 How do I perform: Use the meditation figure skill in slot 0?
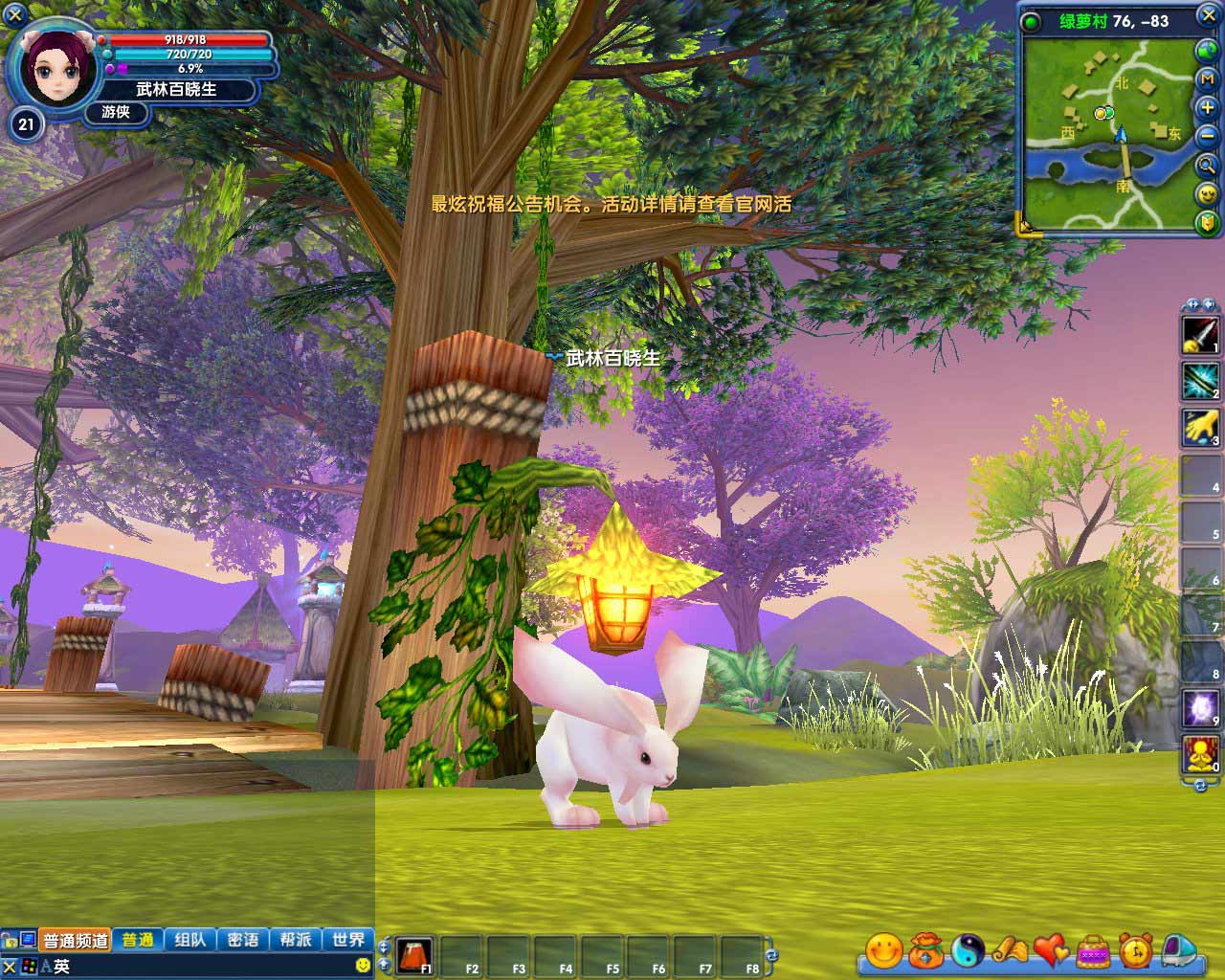click(x=1200, y=755)
